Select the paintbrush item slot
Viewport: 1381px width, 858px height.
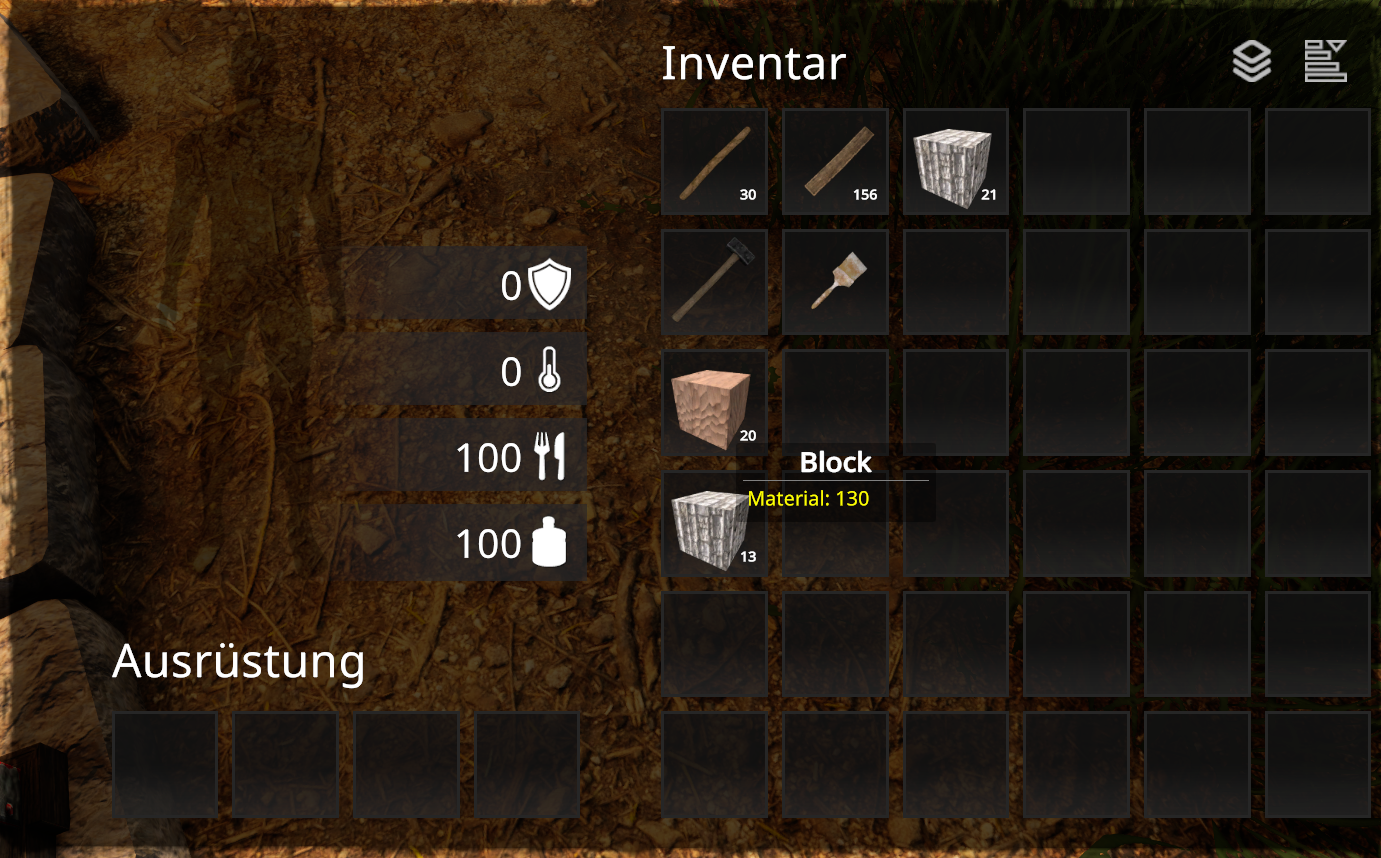click(835, 282)
